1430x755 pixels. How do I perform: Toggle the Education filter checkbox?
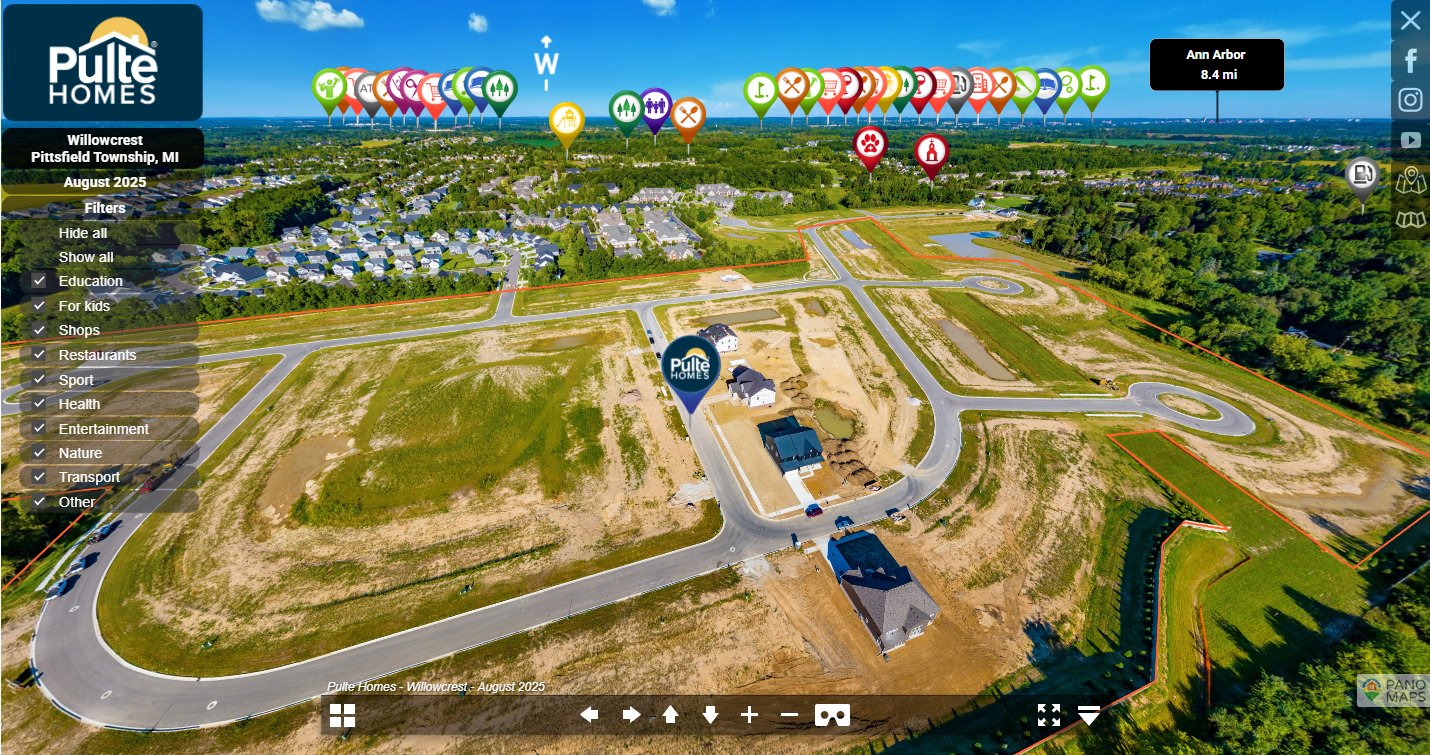pos(40,281)
